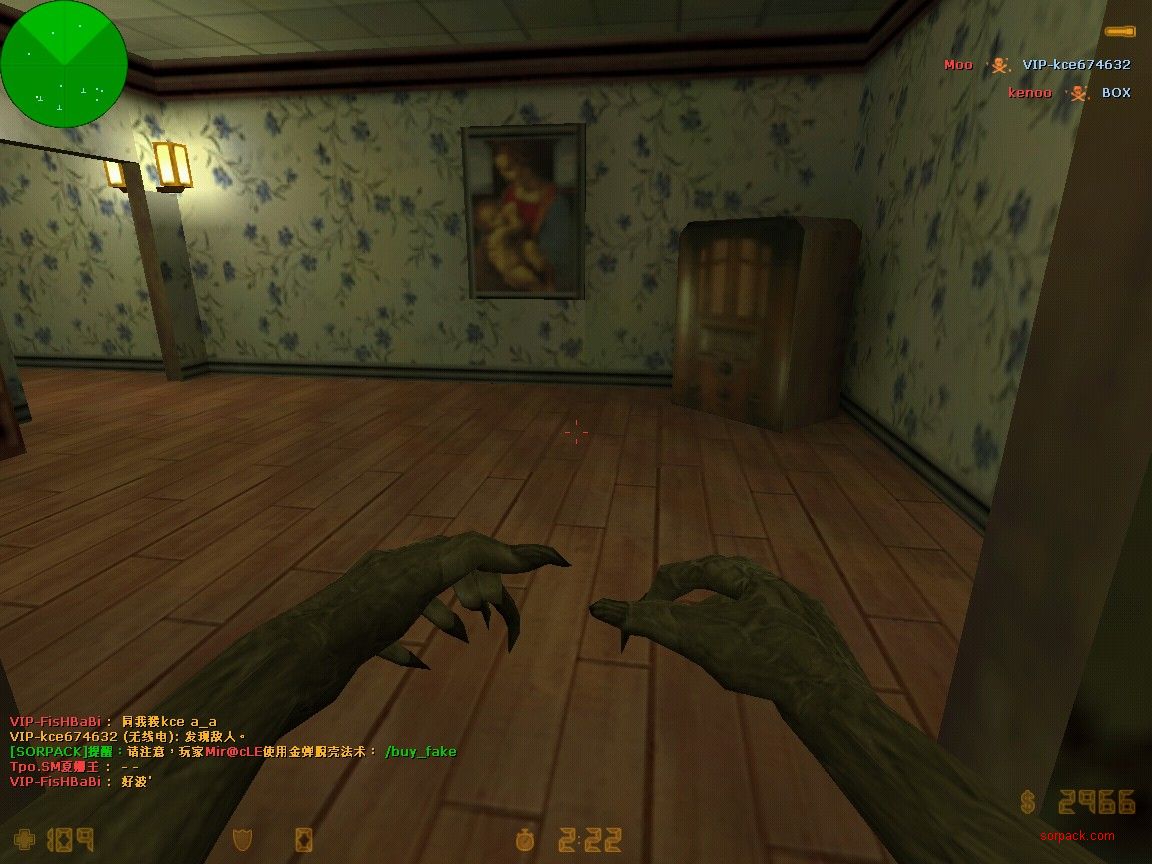Select the Moo kill feed entry
The image size is (1152, 864).
[x=1037, y=65]
